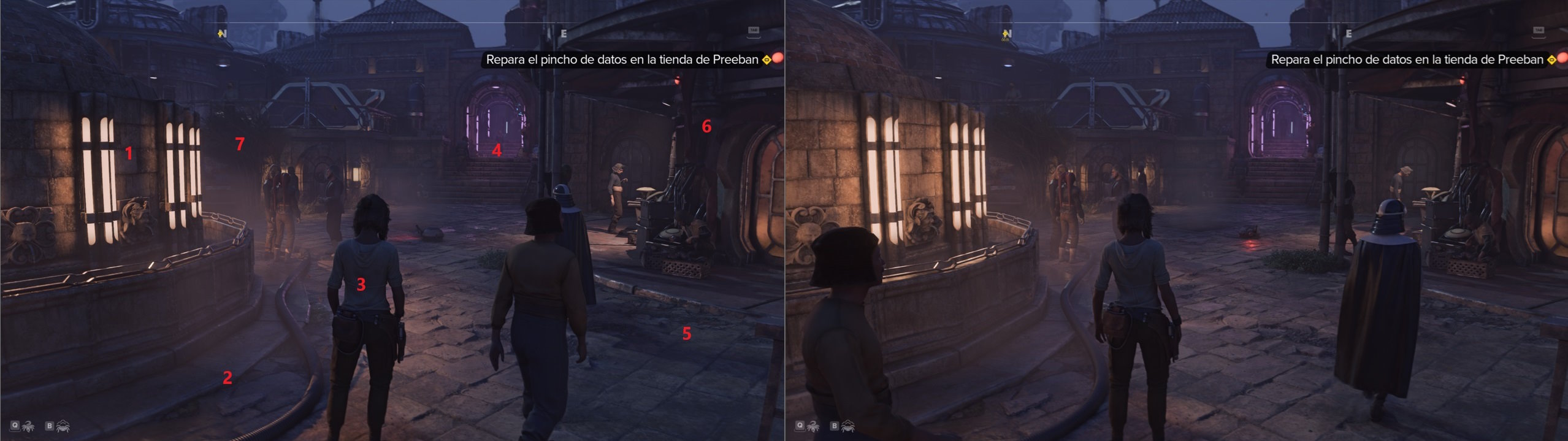Select the yellow compass quest marker, right screenshot
The image size is (1568, 441).
point(1006,34)
